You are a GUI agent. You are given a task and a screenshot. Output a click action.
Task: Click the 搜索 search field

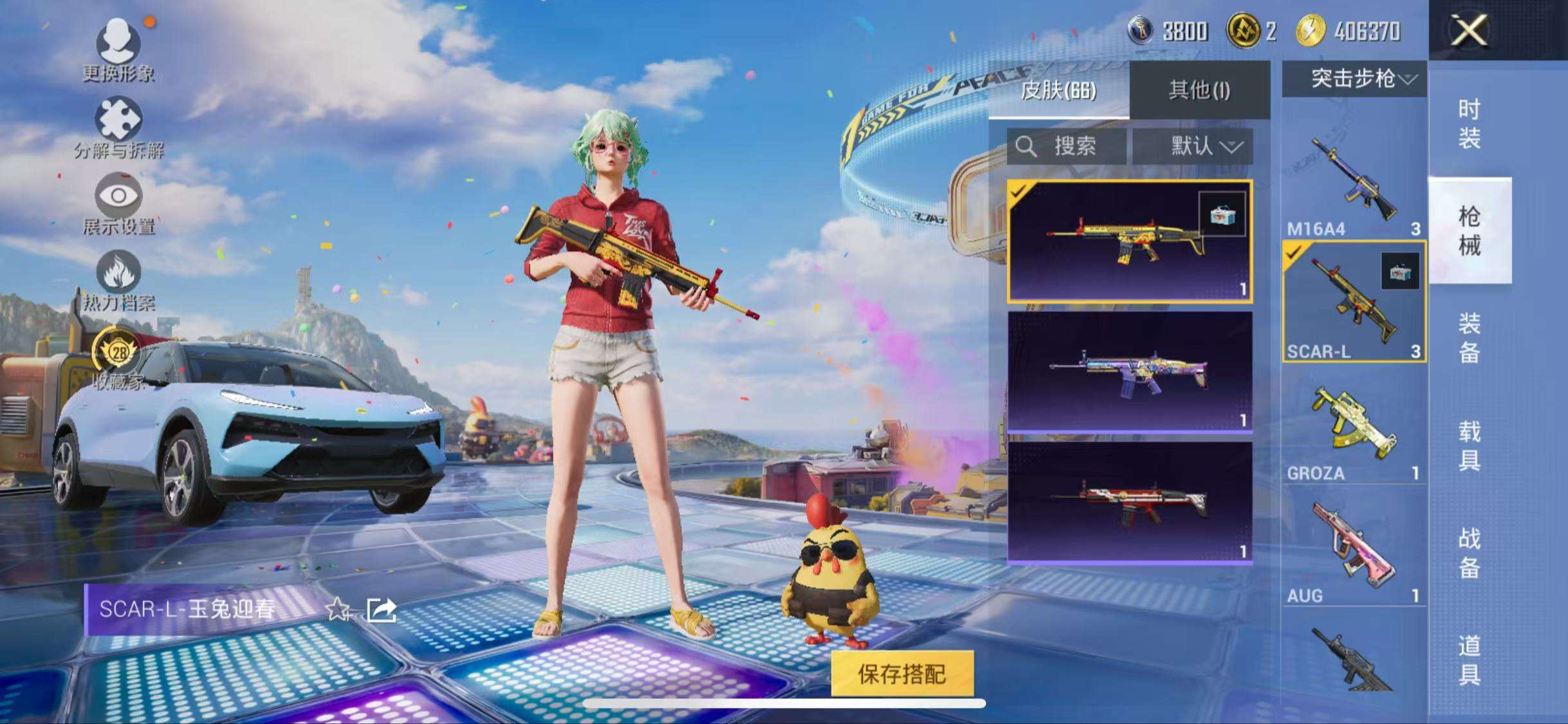[x=1067, y=147]
